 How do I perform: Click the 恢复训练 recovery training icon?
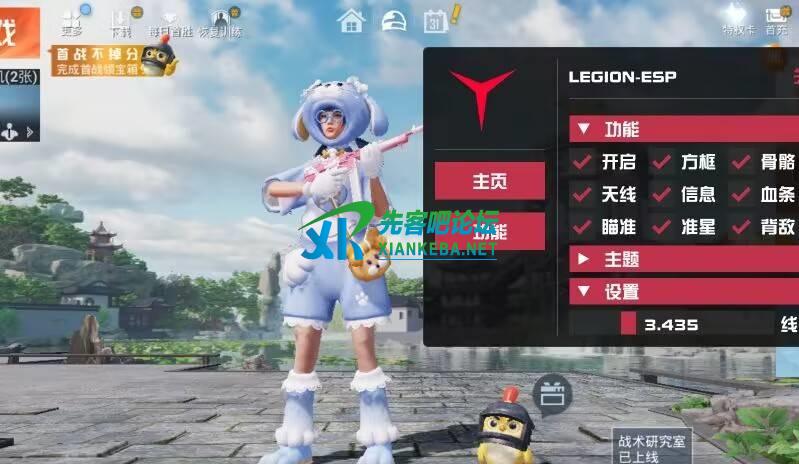tap(223, 20)
